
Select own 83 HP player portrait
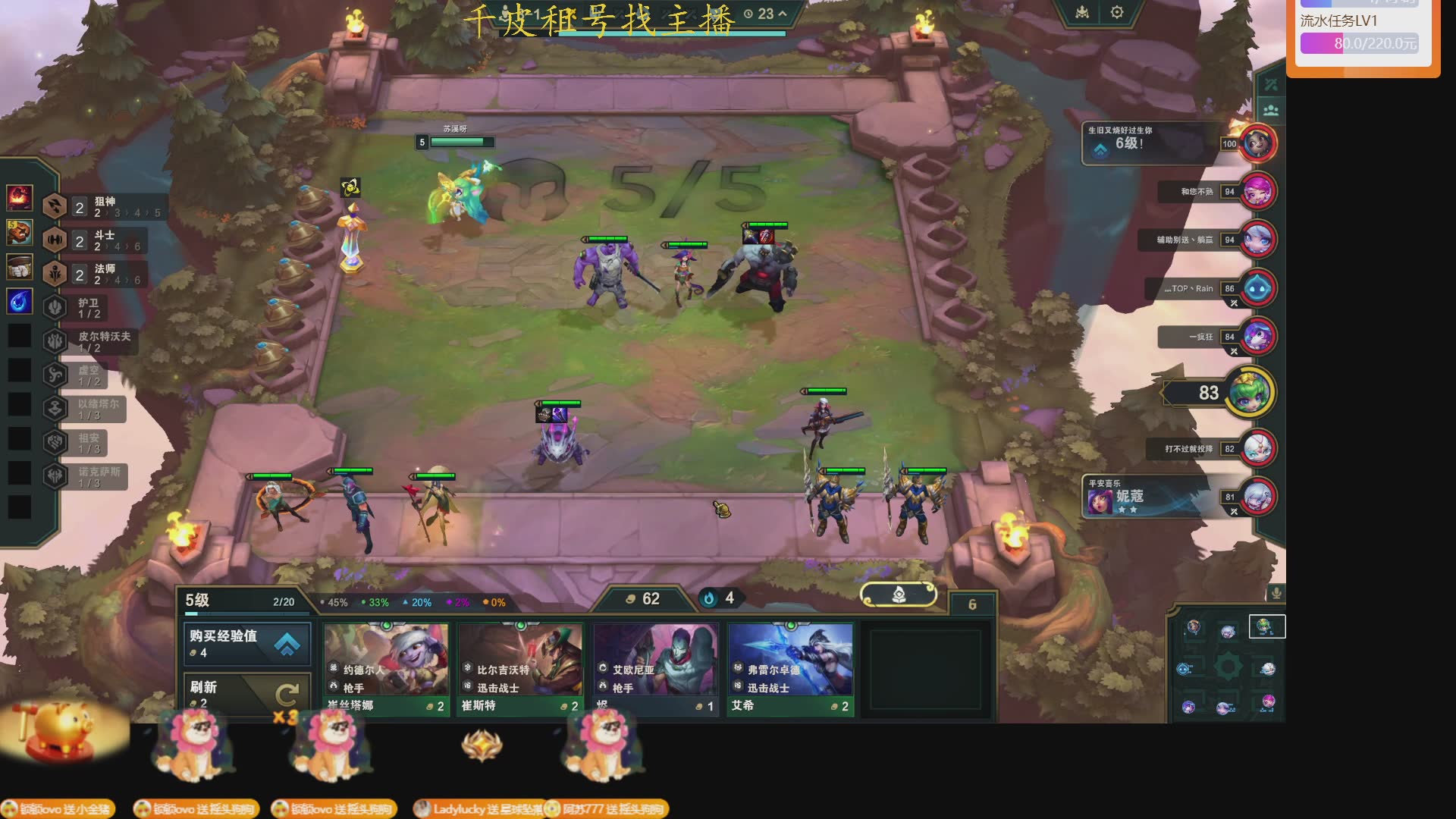pos(1250,392)
